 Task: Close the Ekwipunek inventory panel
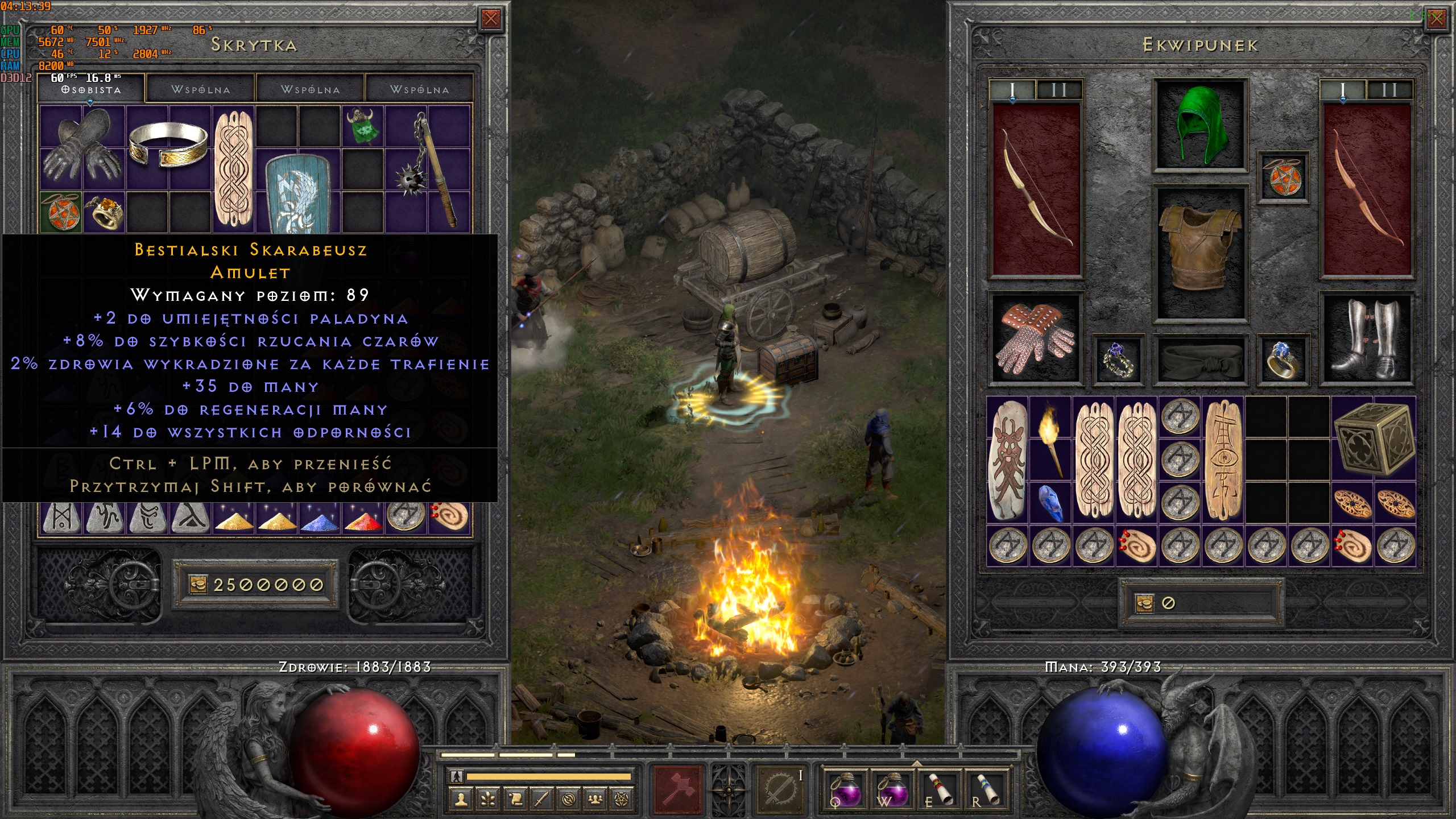[1436, 18]
